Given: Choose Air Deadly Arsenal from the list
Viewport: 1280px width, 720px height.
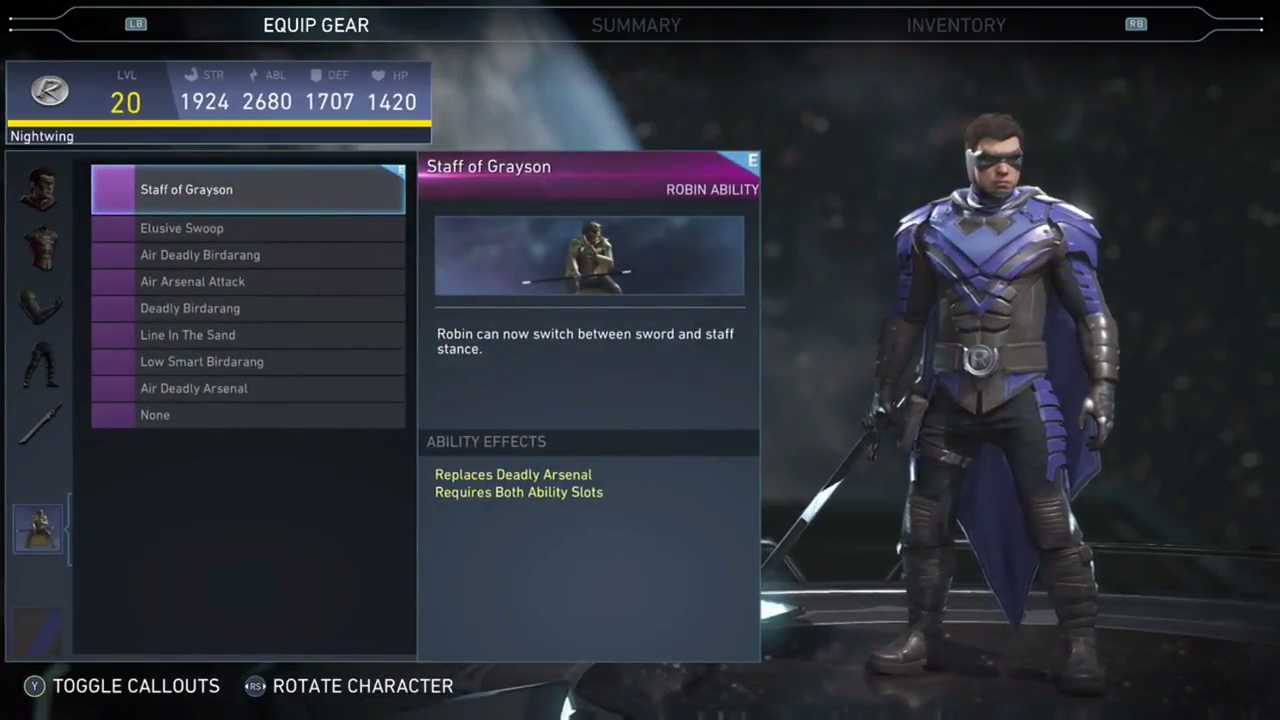Looking at the screenshot, I should point(248,388).
